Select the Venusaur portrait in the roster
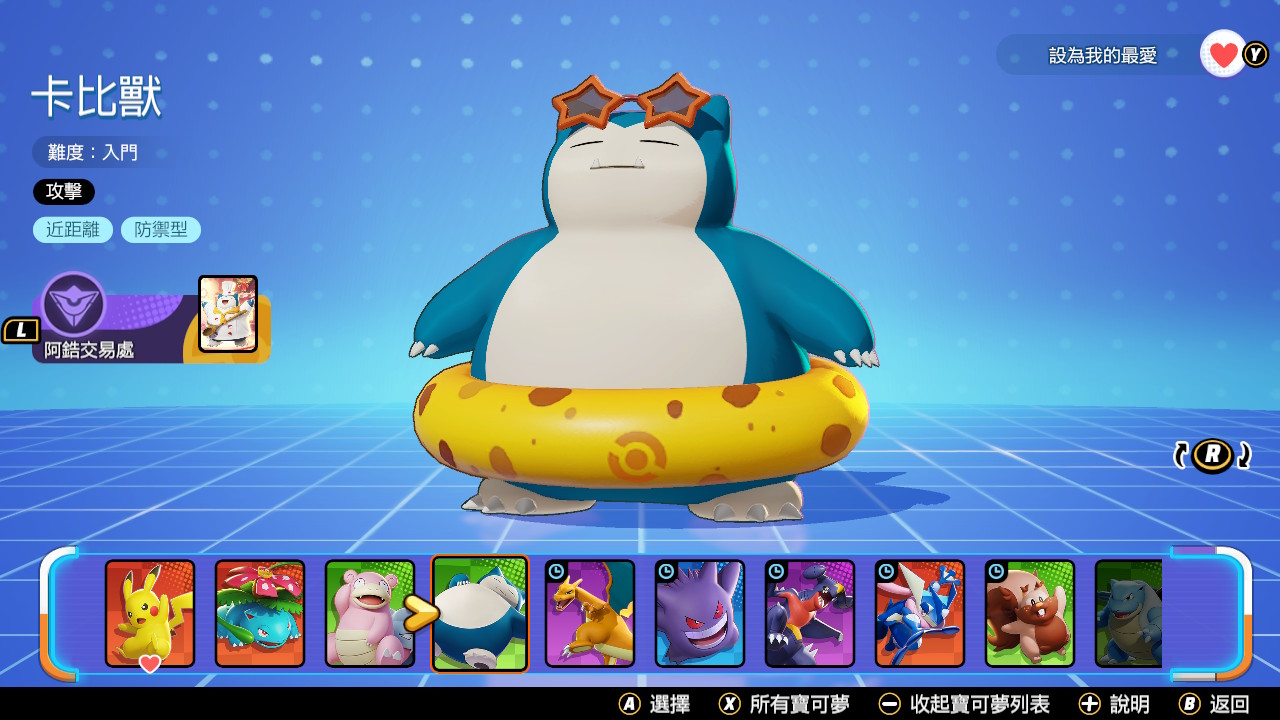The image size is (1280, 720). coord(262,614)
